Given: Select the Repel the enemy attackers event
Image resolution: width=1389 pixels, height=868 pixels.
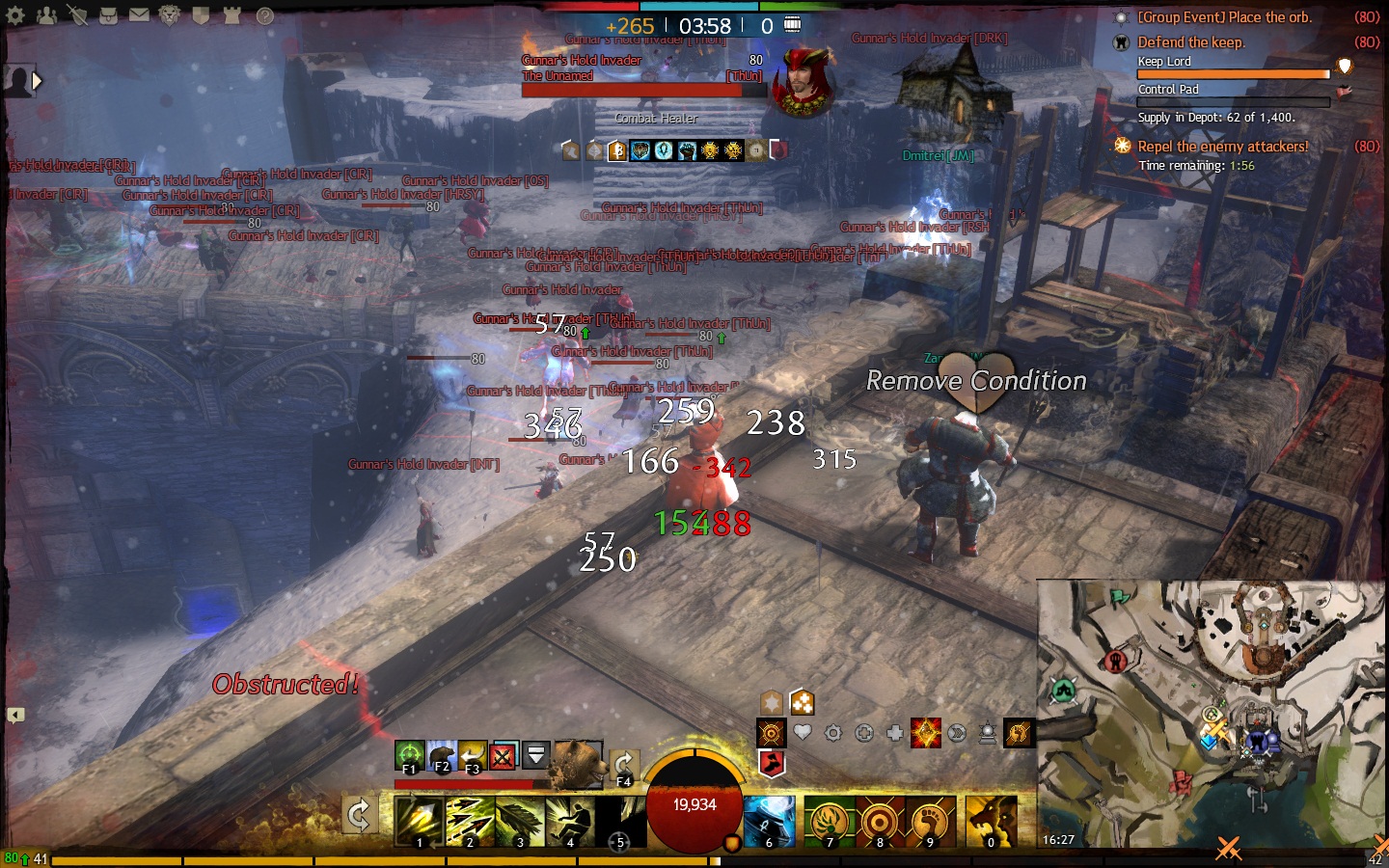Looking at the screenshot, I should tap(1222, 147).
